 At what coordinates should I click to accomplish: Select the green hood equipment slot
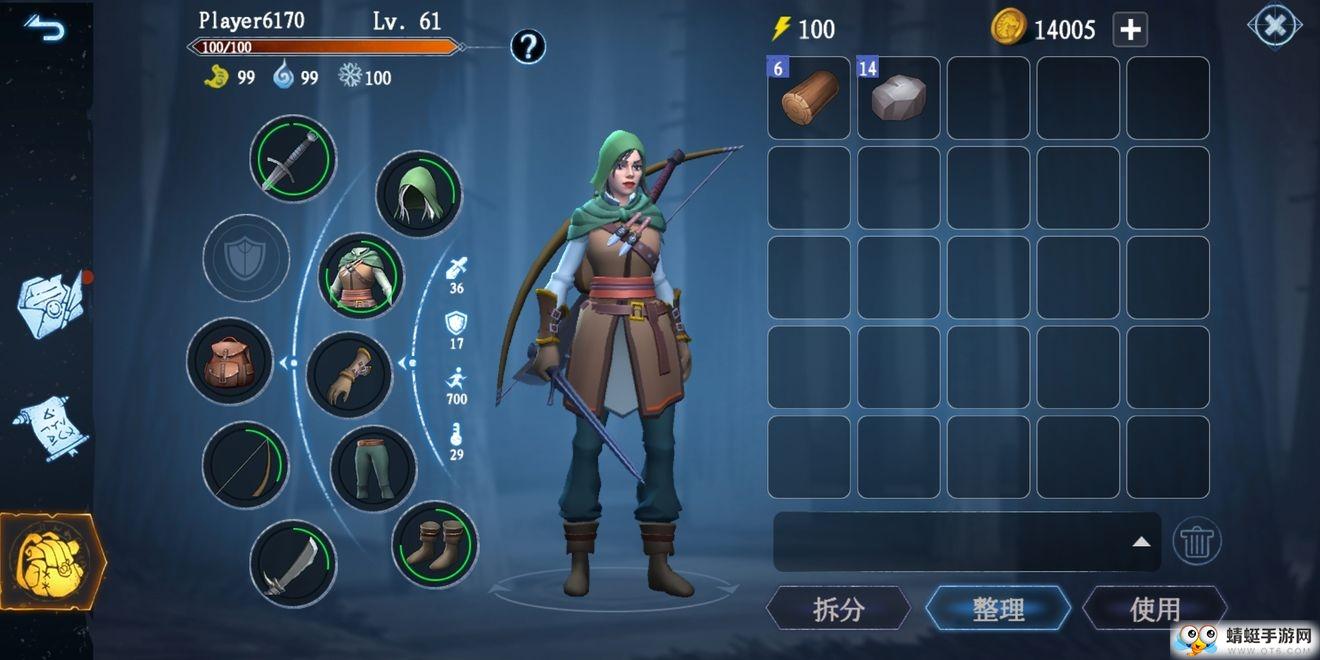[418, 193]
